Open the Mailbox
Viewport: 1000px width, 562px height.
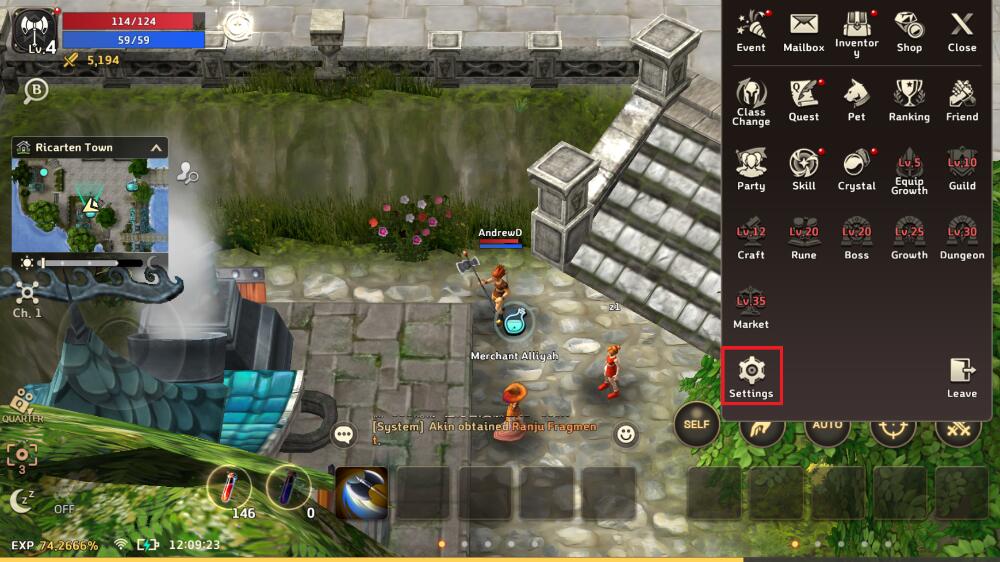pyautogui.click(x=804, y=31)
